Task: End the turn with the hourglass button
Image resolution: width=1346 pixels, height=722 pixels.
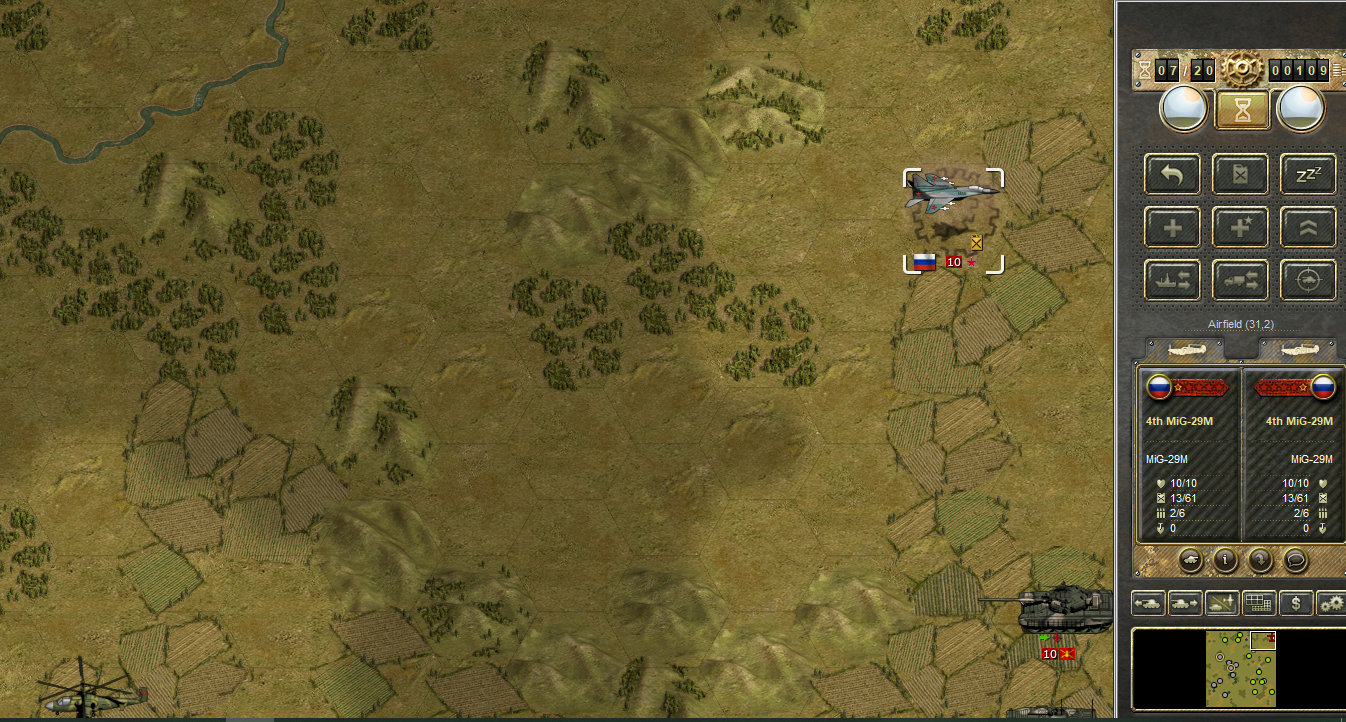Action: 1242,109
